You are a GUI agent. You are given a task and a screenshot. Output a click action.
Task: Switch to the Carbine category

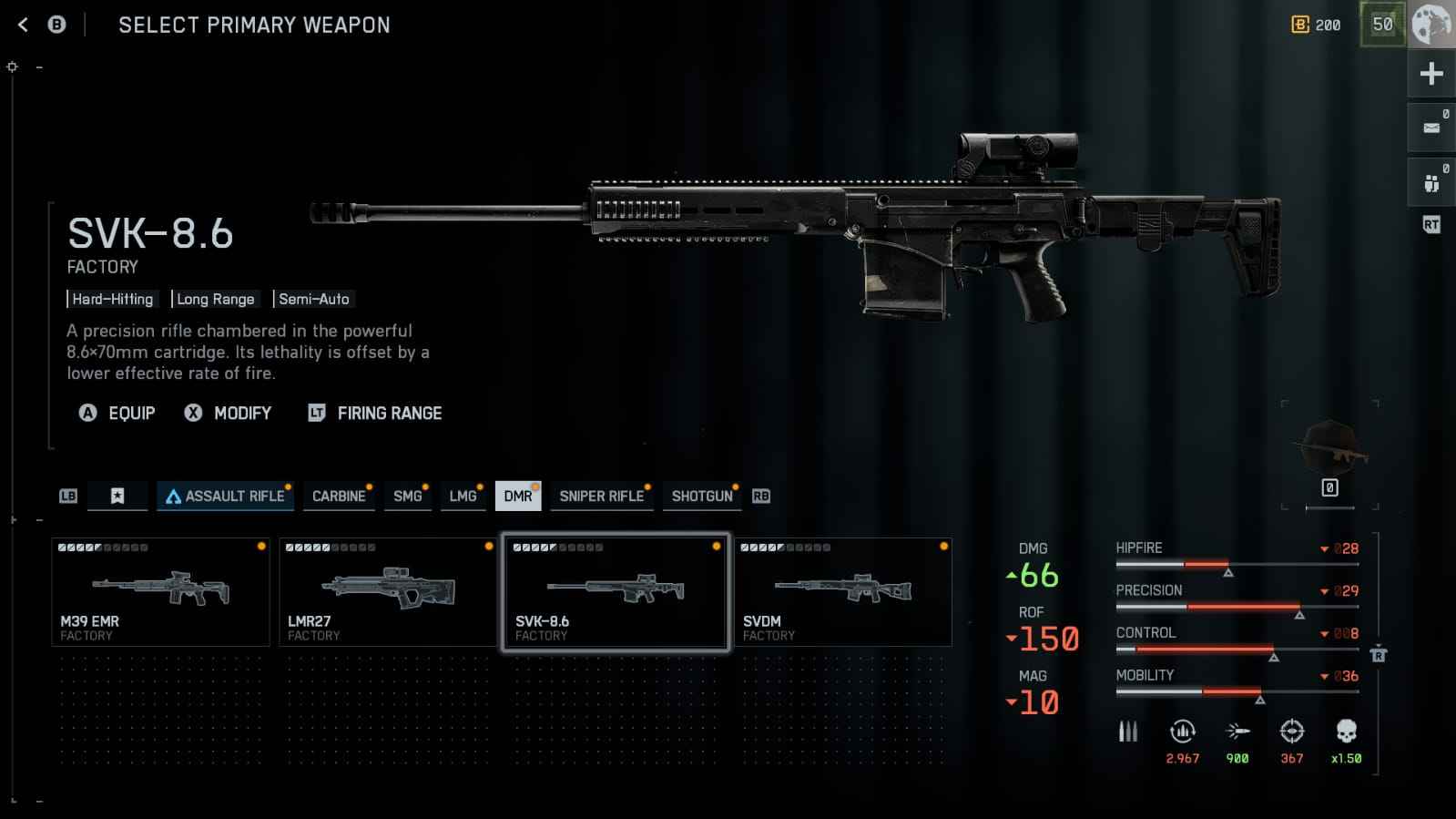(339, 497)
